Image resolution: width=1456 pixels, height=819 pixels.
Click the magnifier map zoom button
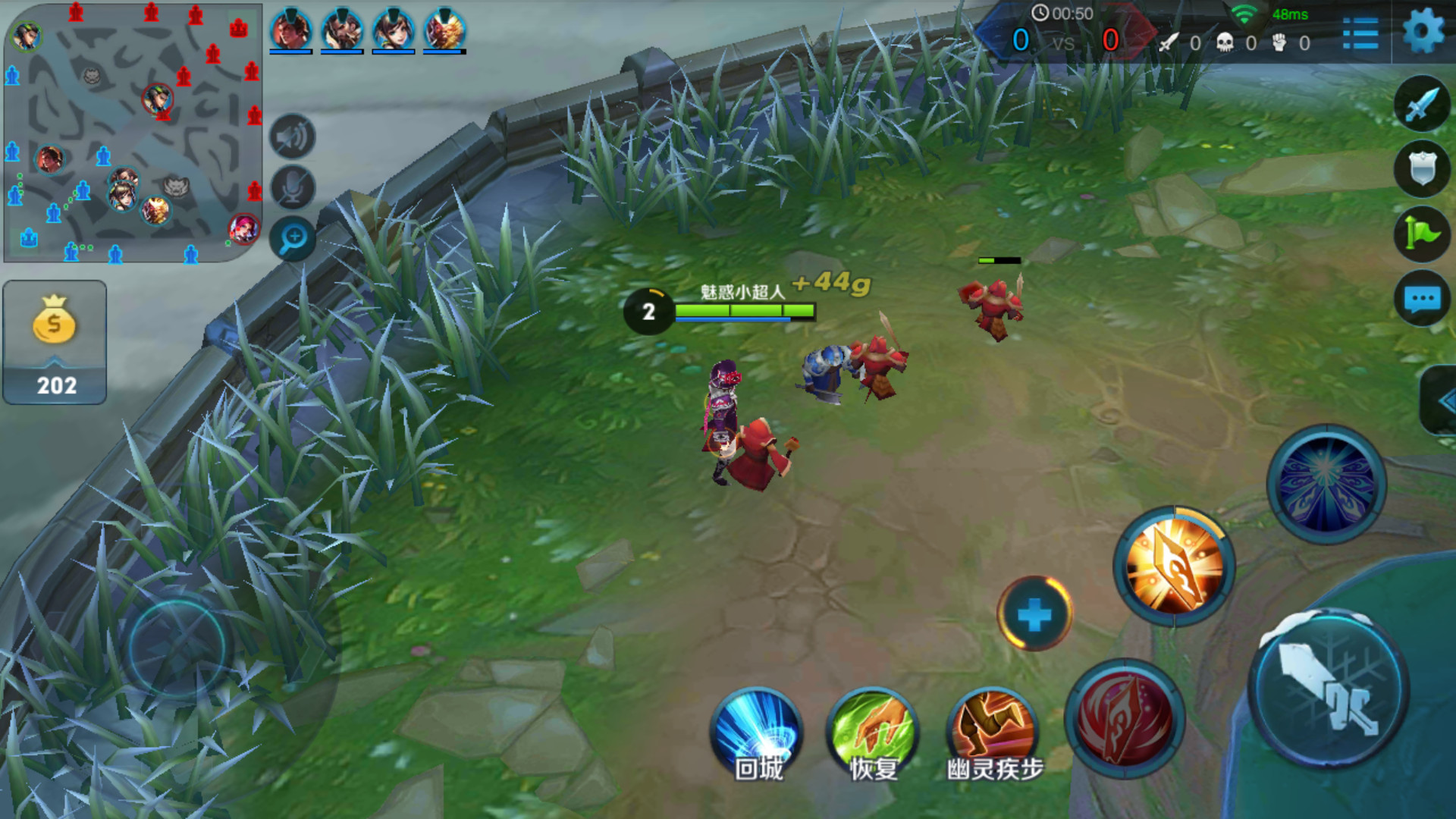click(293, 238)
